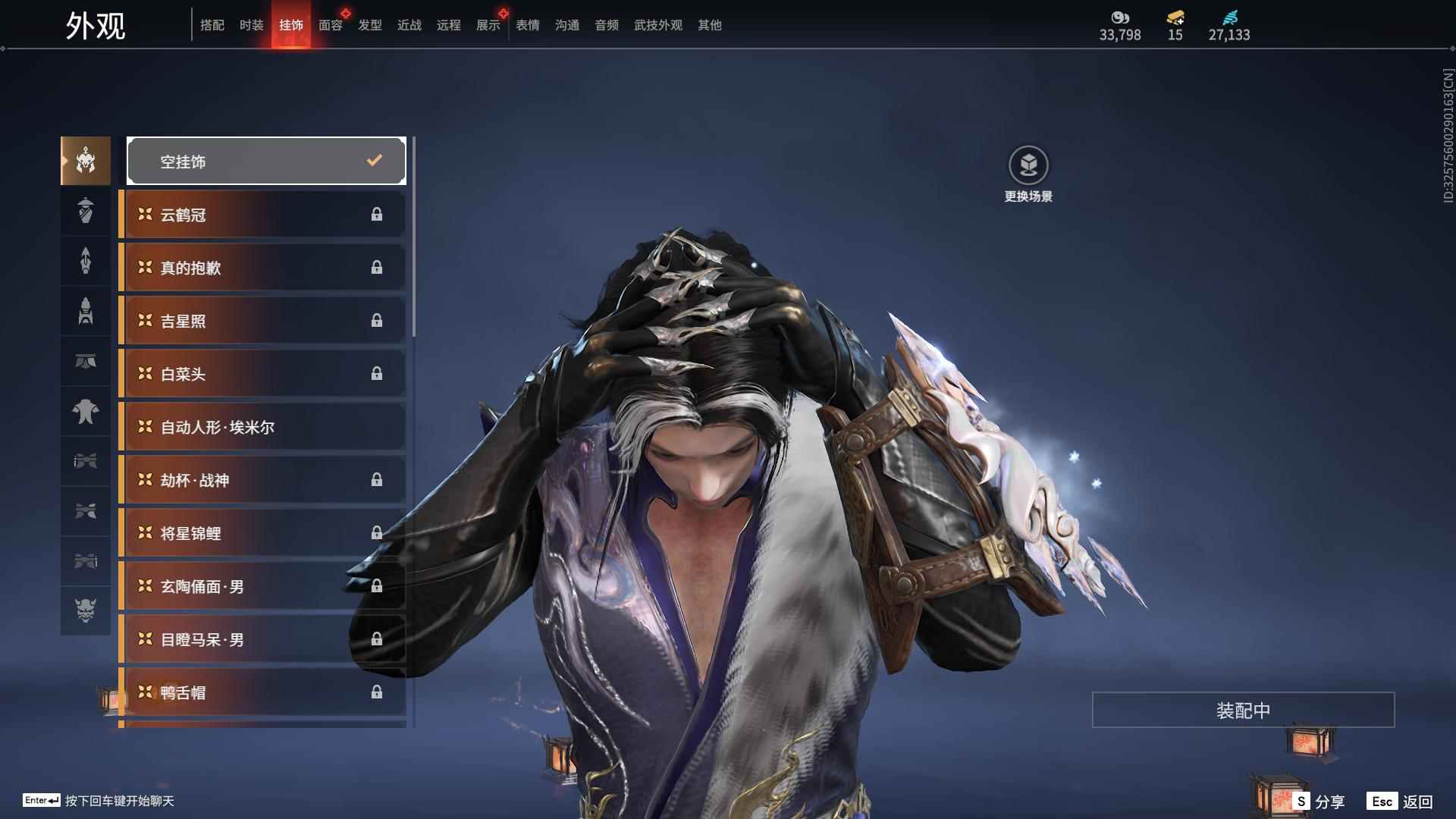This screenshot has height=819, width=1456.
Task: Switch to the 搭配 tab
Action: 212,25
